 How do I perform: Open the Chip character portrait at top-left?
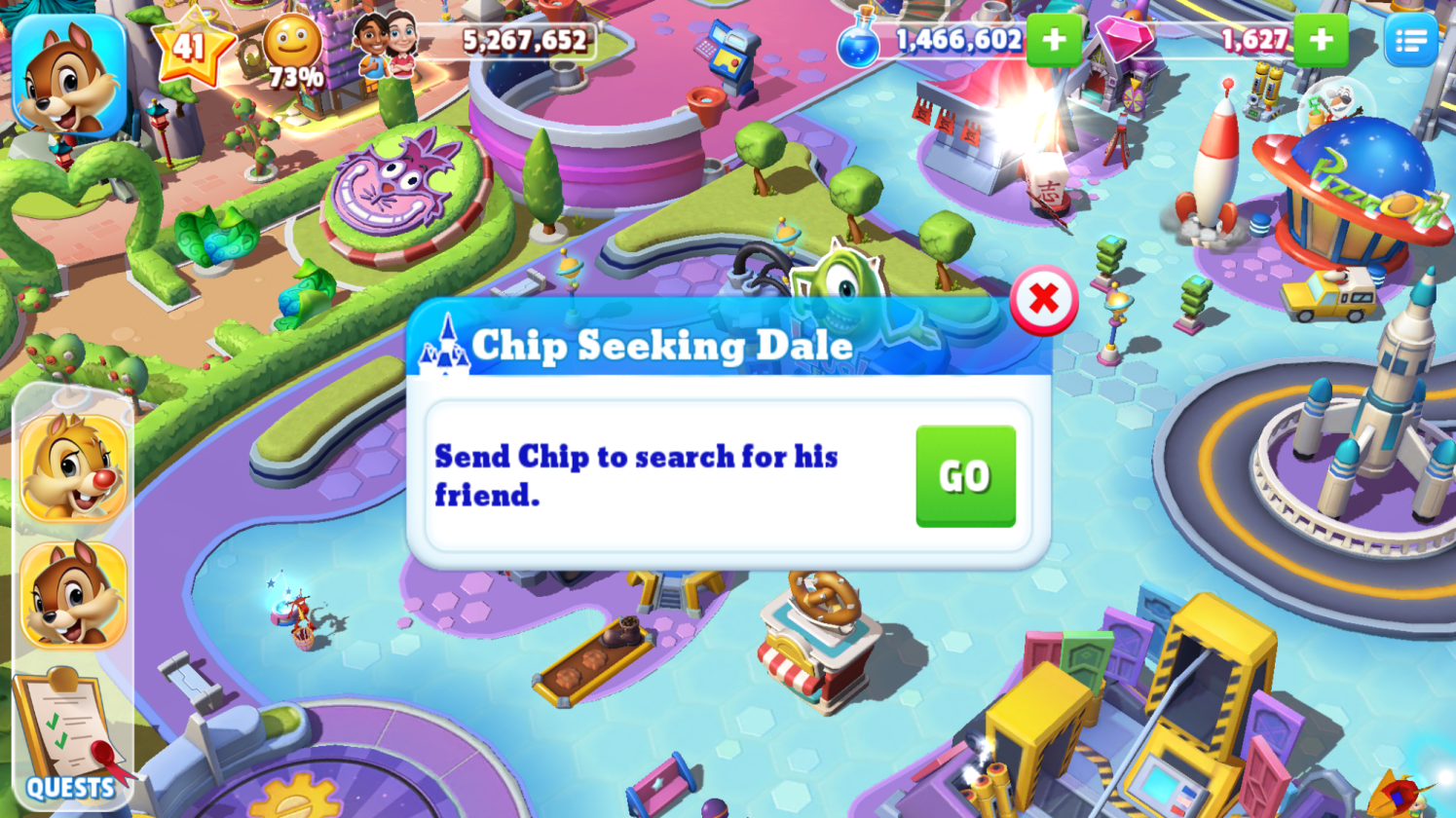point(69,76)
